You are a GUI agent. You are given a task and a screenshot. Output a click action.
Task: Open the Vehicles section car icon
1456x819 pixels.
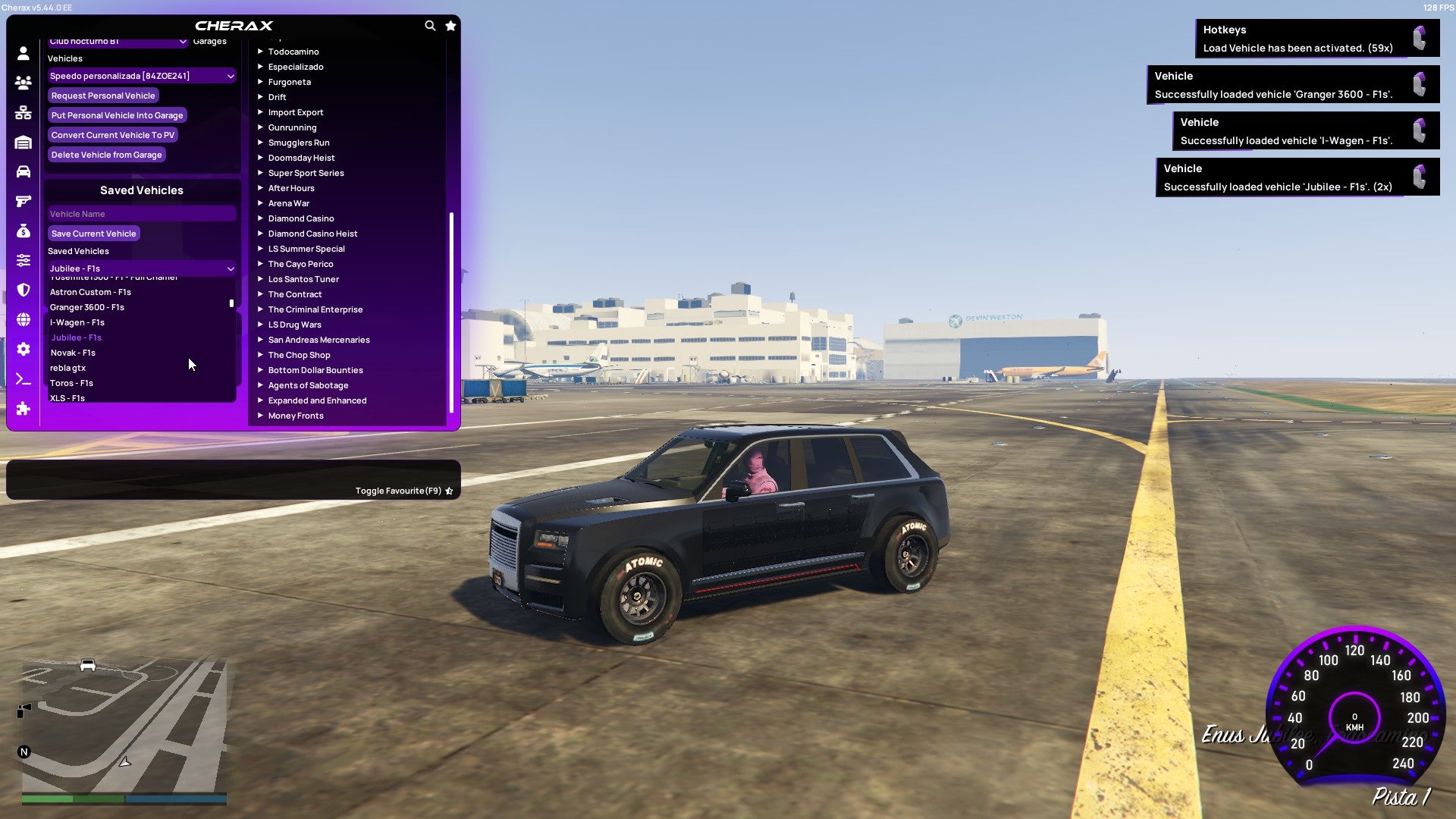click(23, 171)
